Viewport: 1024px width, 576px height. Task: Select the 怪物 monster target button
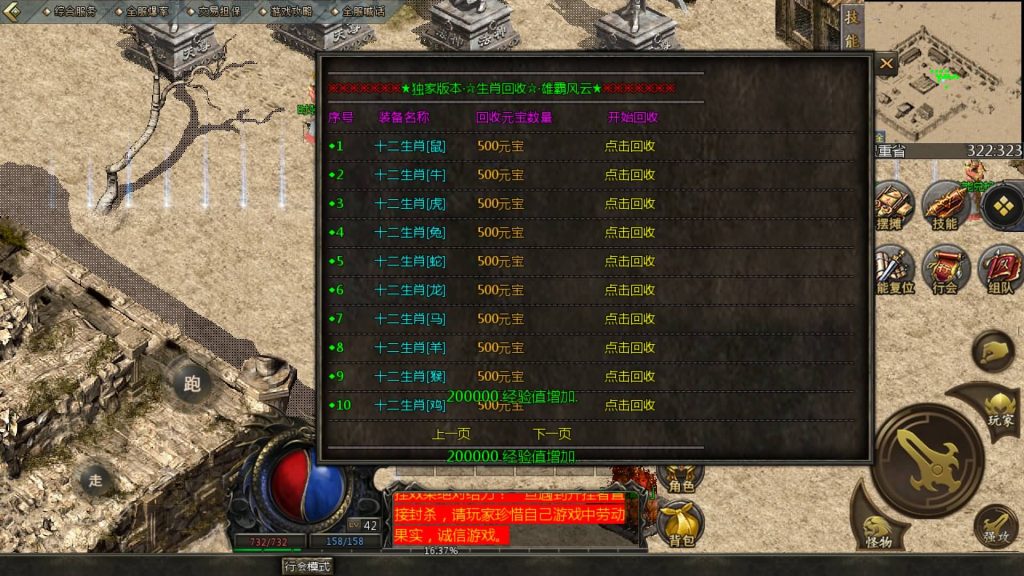pyautogui.click(x=880, y=532)
